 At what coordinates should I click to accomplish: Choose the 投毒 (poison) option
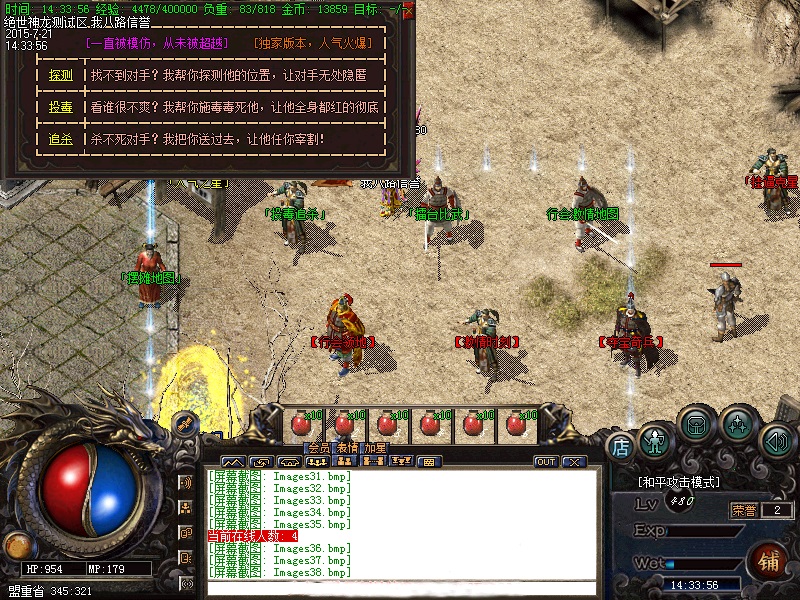pyautogui.click(x=60, y=107)
